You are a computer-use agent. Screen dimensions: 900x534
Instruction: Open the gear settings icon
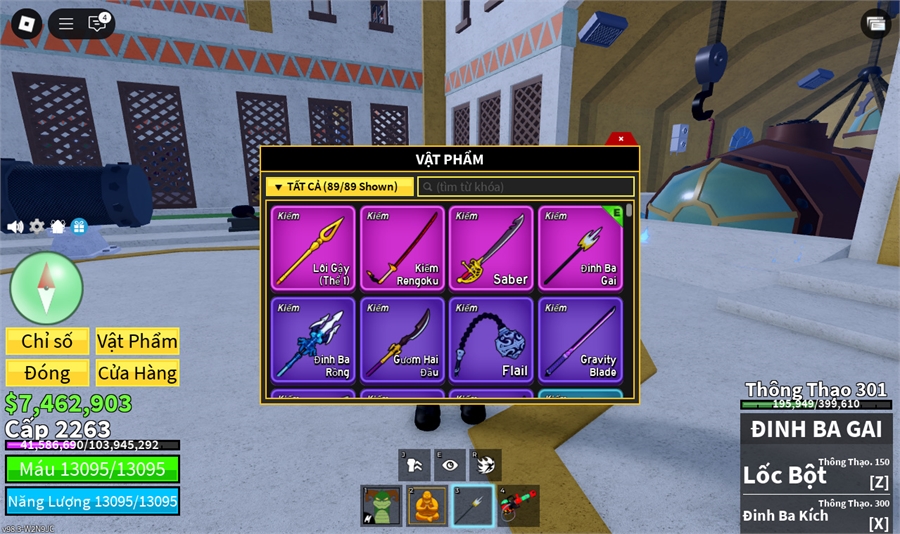(37, 227)
